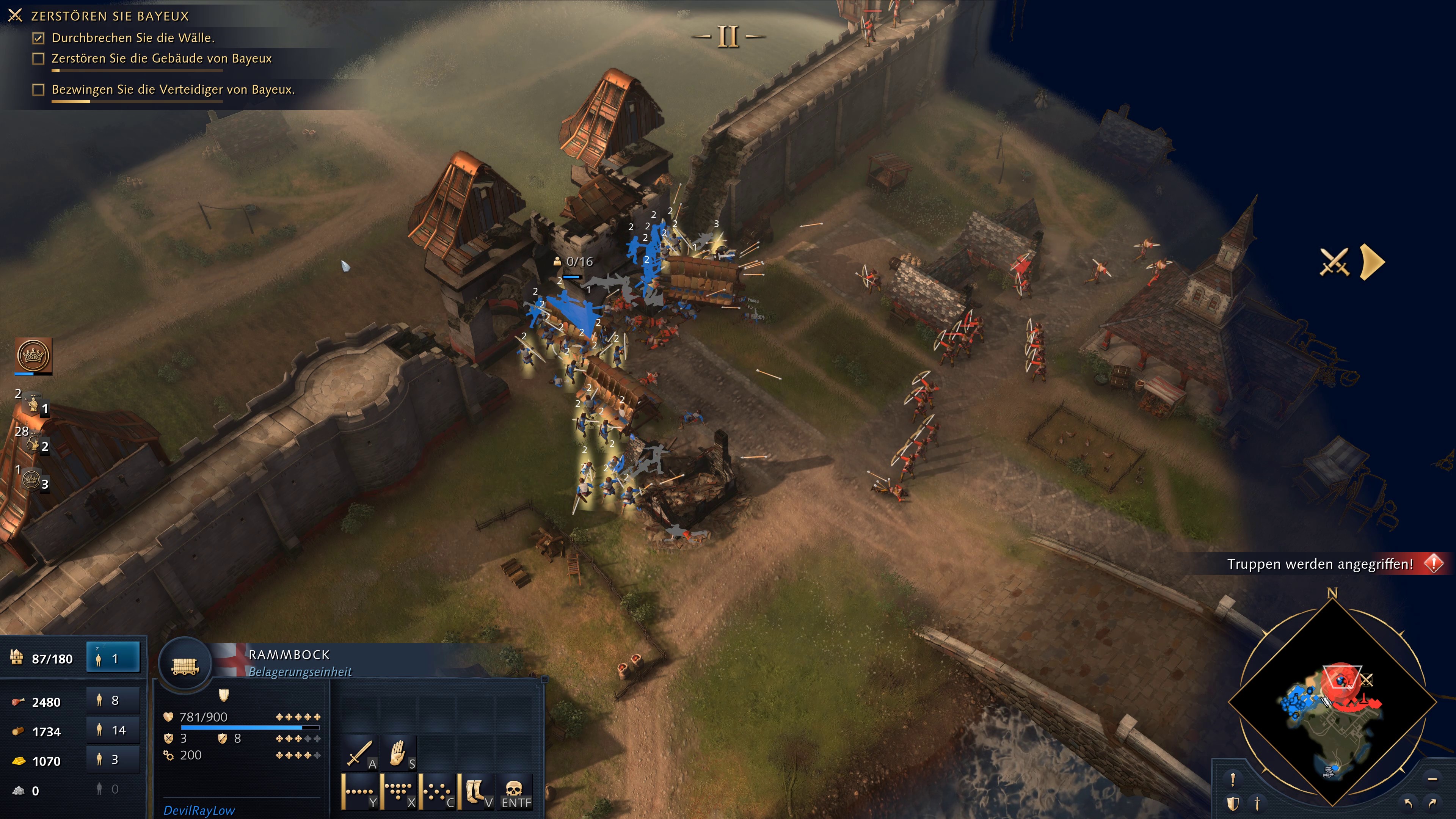Activate the hand stop command

(399, 753)
